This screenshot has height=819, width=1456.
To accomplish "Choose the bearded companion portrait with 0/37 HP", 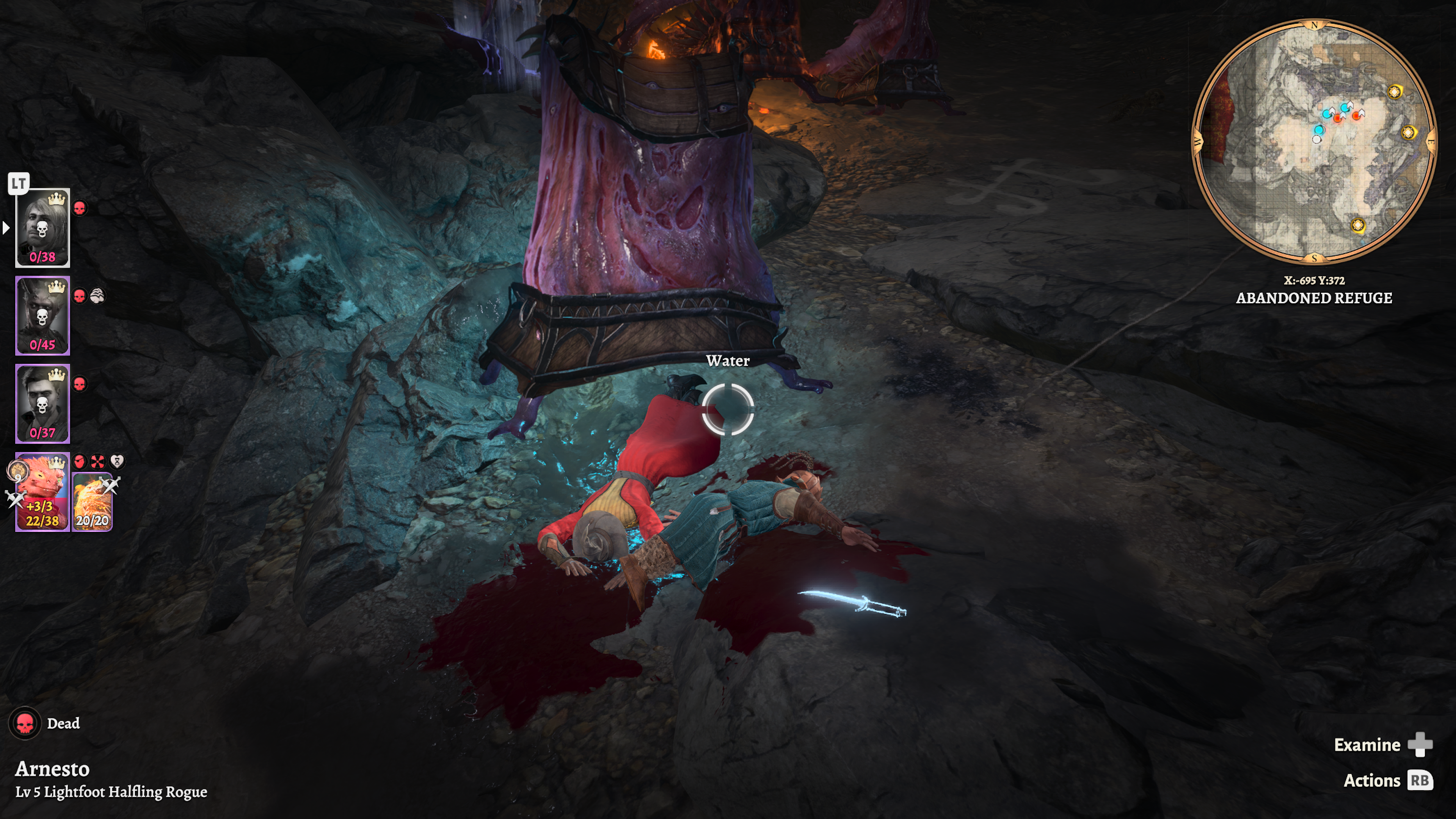I will point(42,403).
